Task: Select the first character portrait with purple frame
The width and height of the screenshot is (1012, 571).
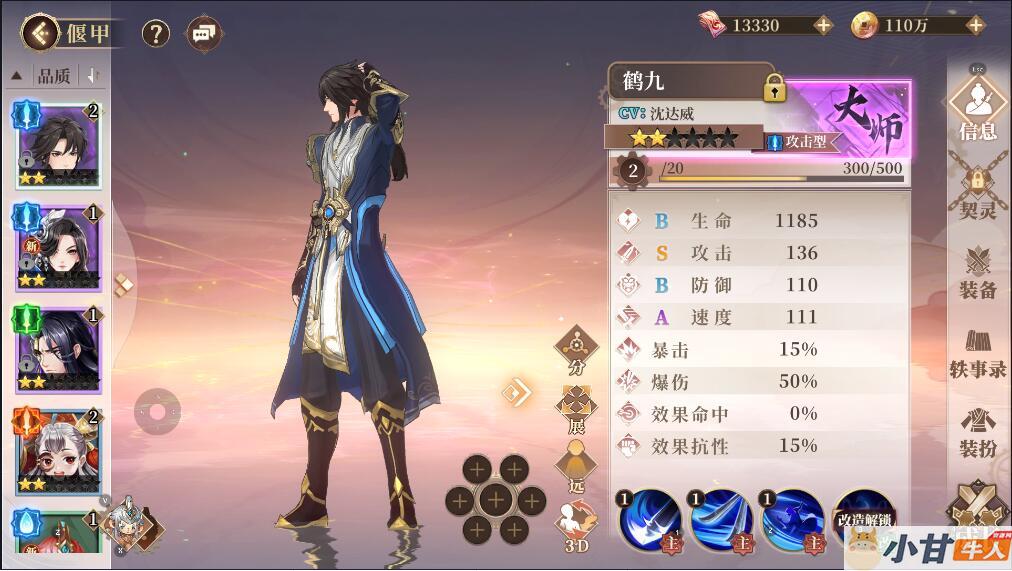Action: pos(57,144)
